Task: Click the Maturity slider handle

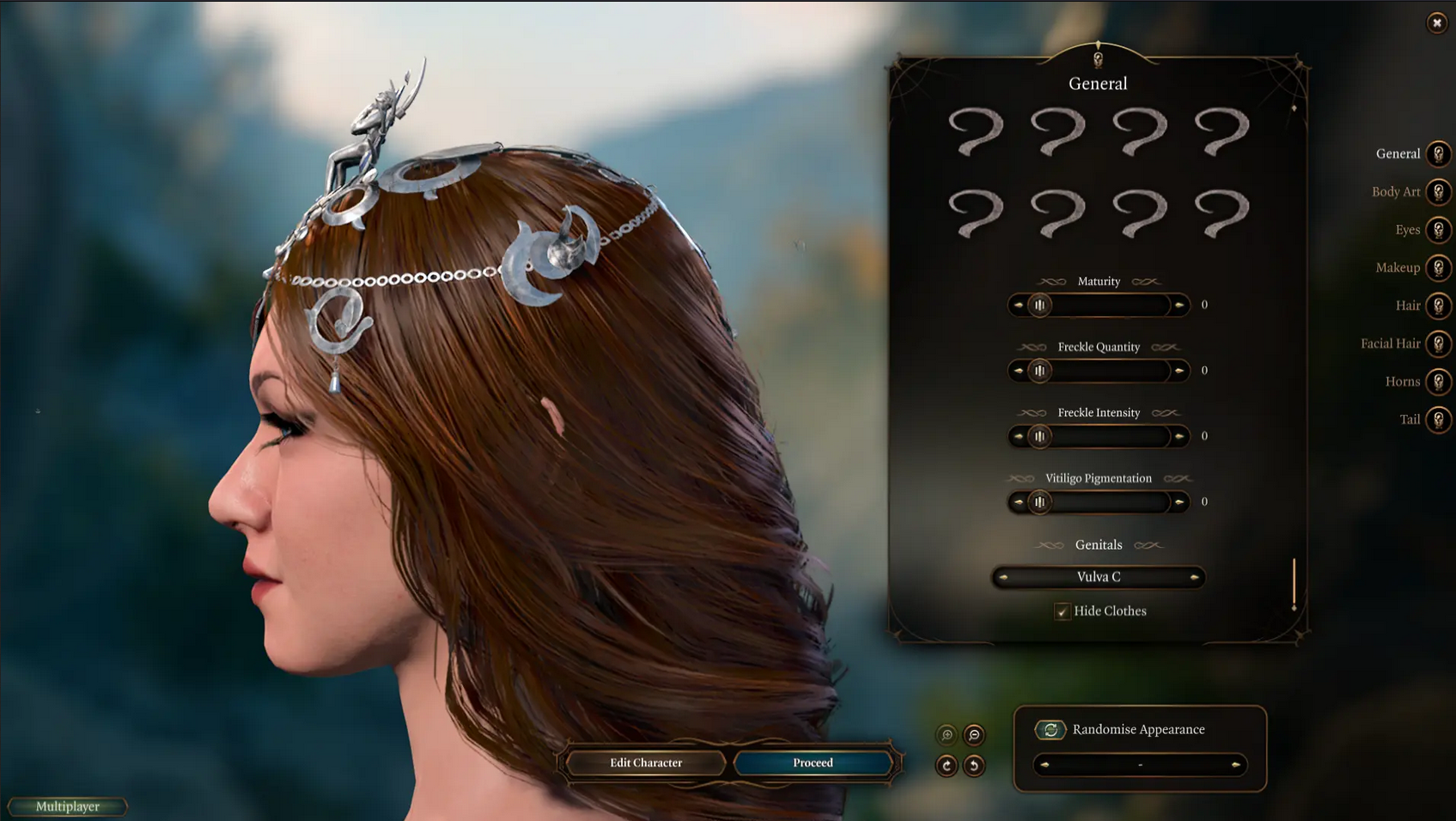Action: click(1040, 305)
